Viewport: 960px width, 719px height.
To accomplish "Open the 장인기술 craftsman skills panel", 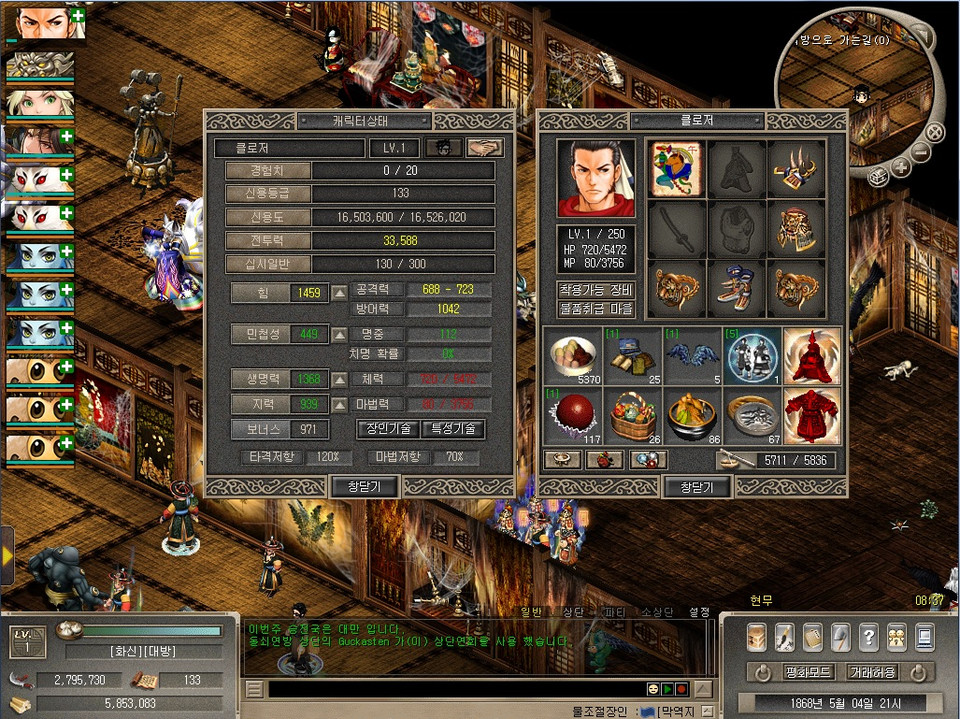I will 387,429.
